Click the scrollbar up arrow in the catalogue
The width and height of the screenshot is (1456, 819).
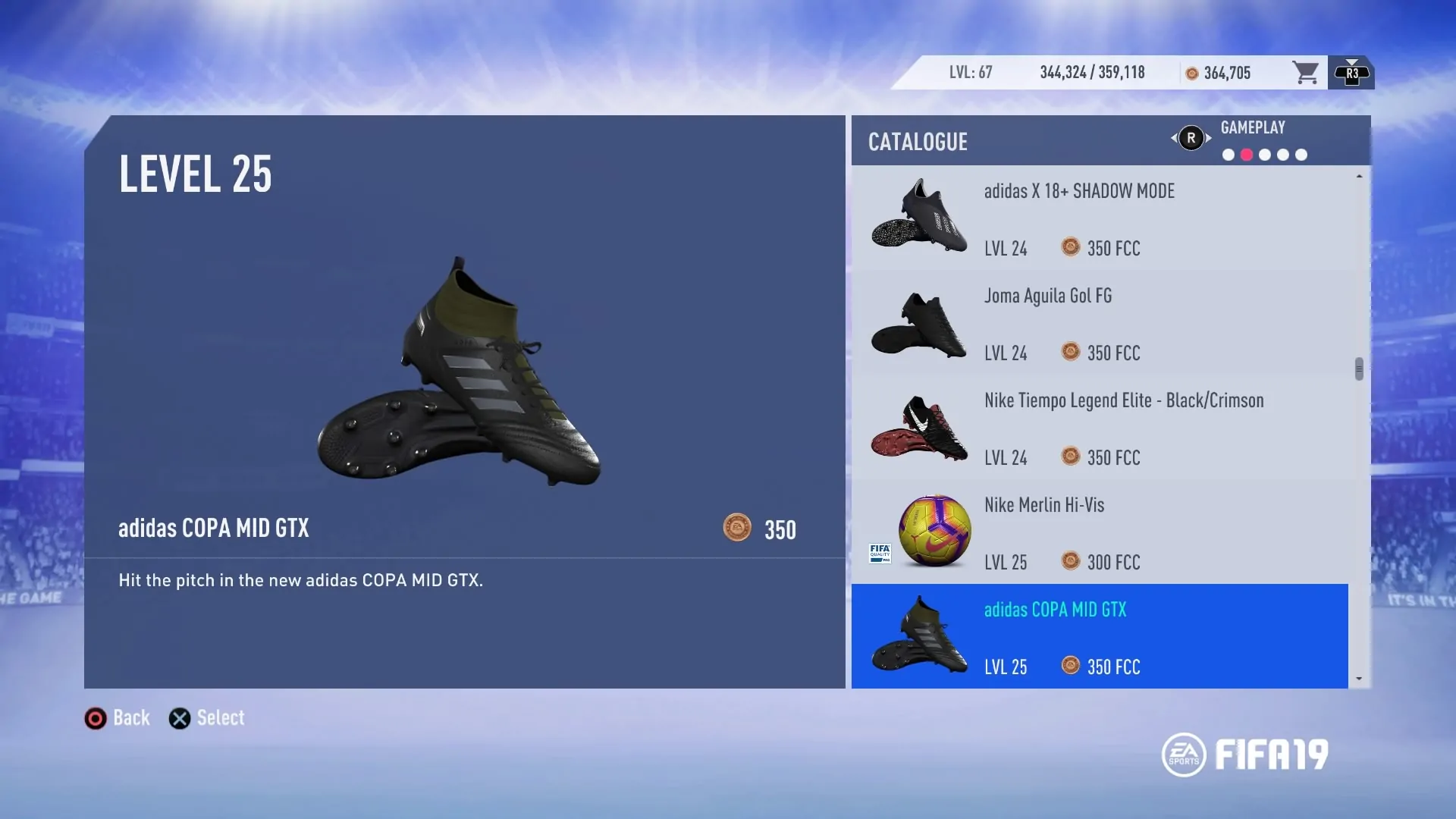pyautogui.click(x=1359, y=176)
